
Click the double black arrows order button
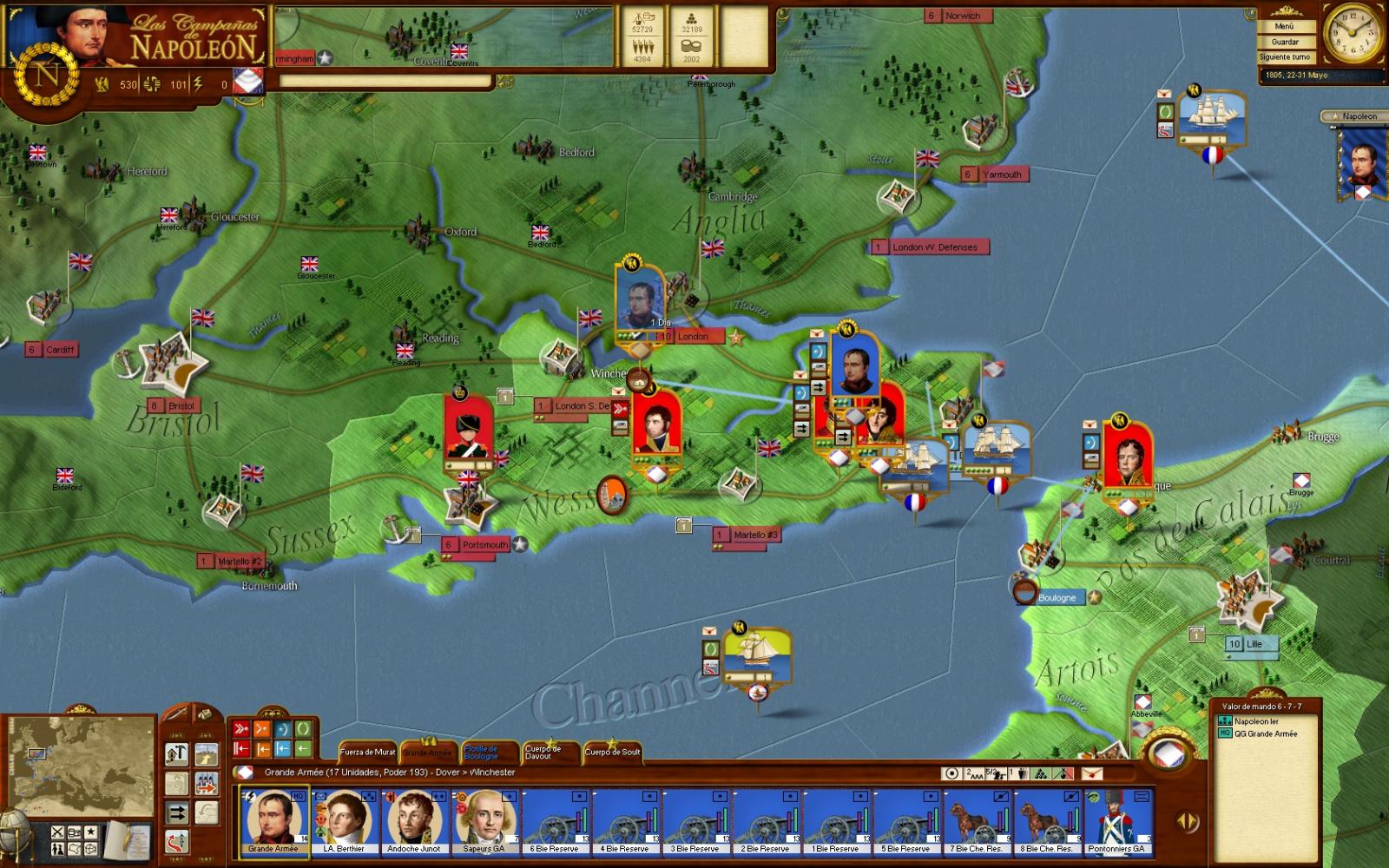pyautogui.click(x=177, y=812)
